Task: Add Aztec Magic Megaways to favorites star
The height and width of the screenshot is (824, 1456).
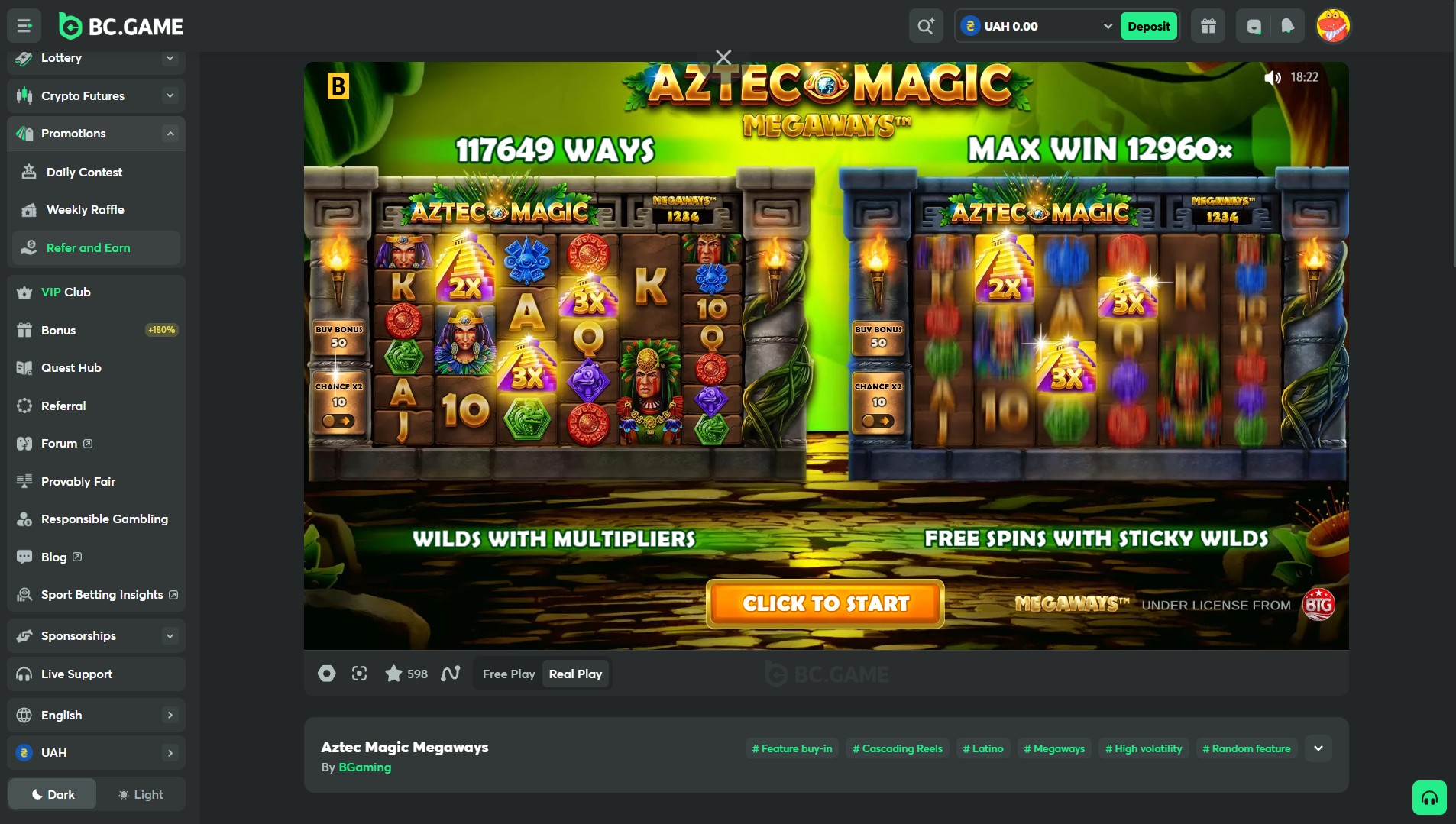Action: coord(393,674)
